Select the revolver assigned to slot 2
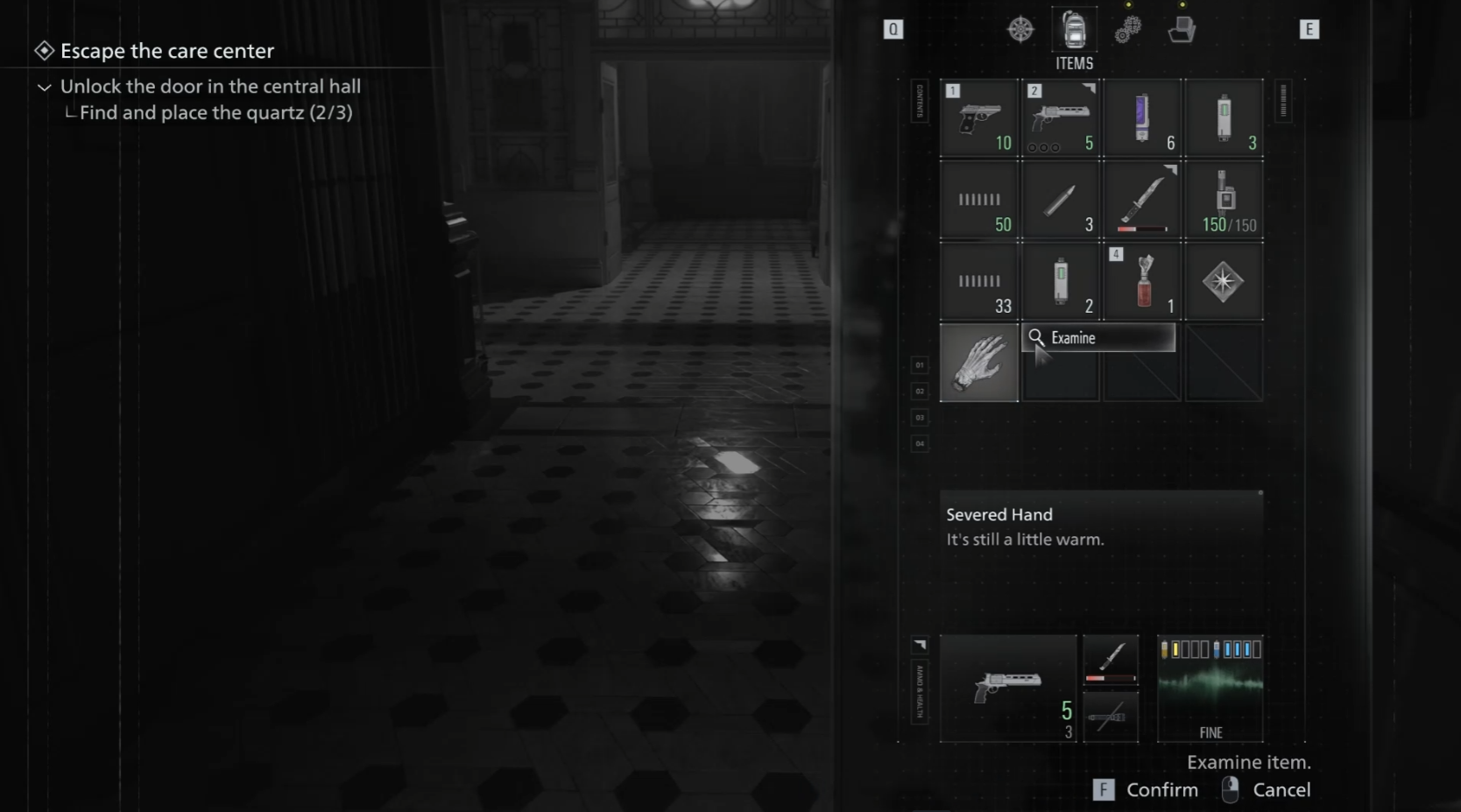This screenshot has height=812, width=1461. pyautogui.click(x=1060, y=118)
